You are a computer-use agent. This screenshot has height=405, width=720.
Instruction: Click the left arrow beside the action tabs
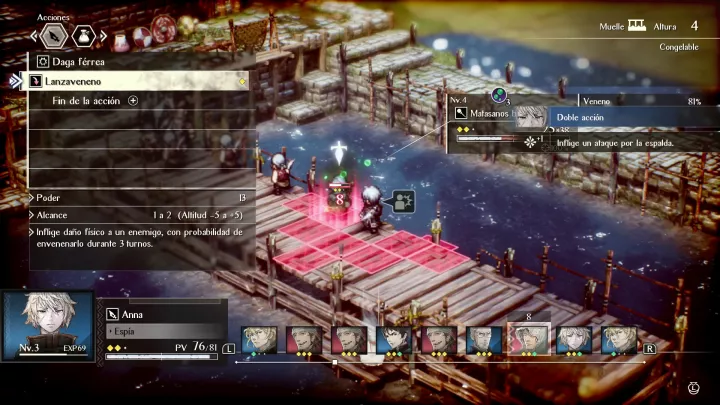point(35,37)
